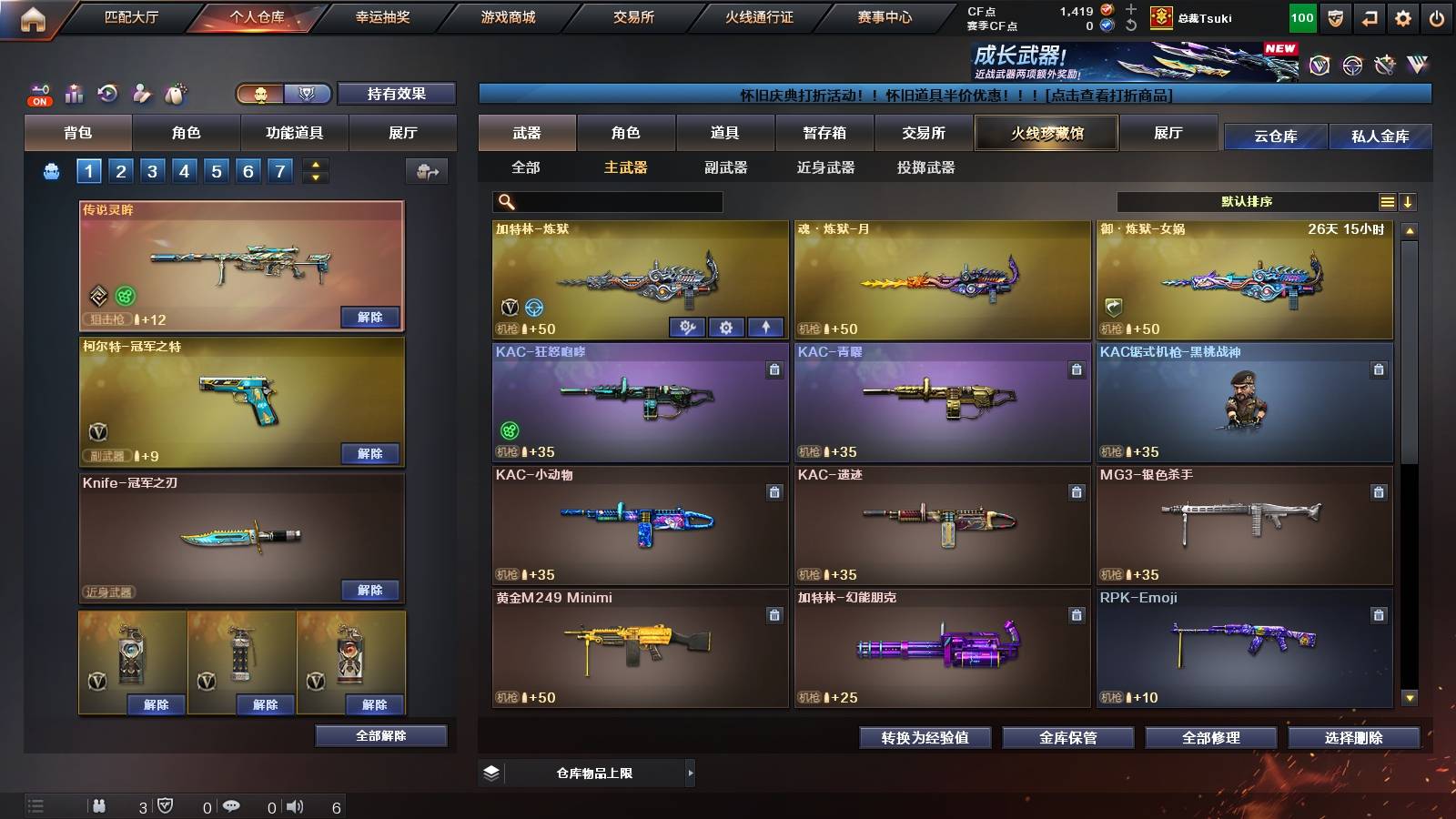Open the 交易所 menu in the top bar
This screenshot has width=1456, height=819.
click(633, 15)
